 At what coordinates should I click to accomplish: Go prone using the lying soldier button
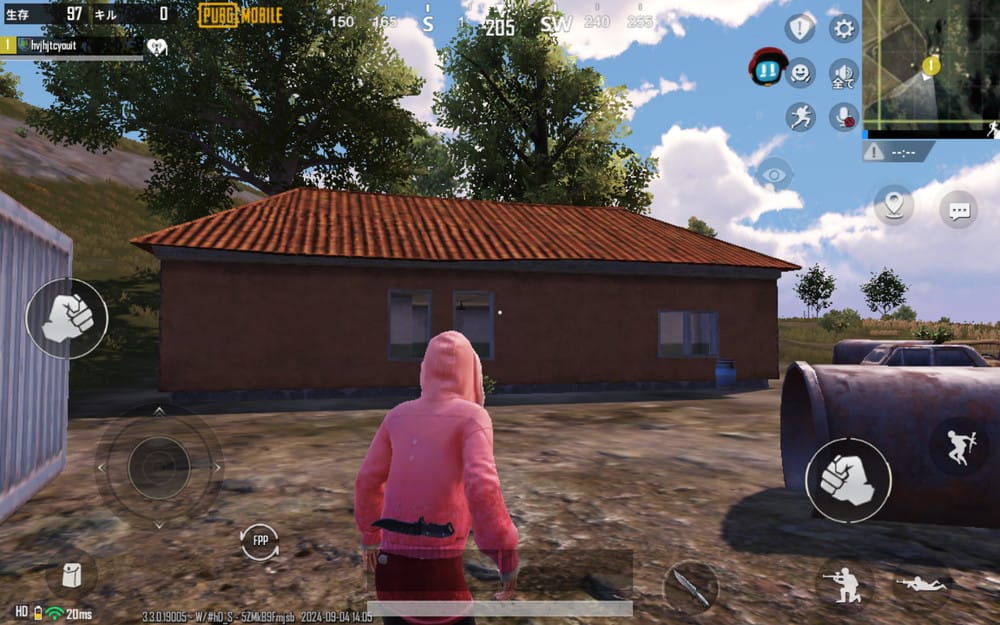click(x=921, y=583)
